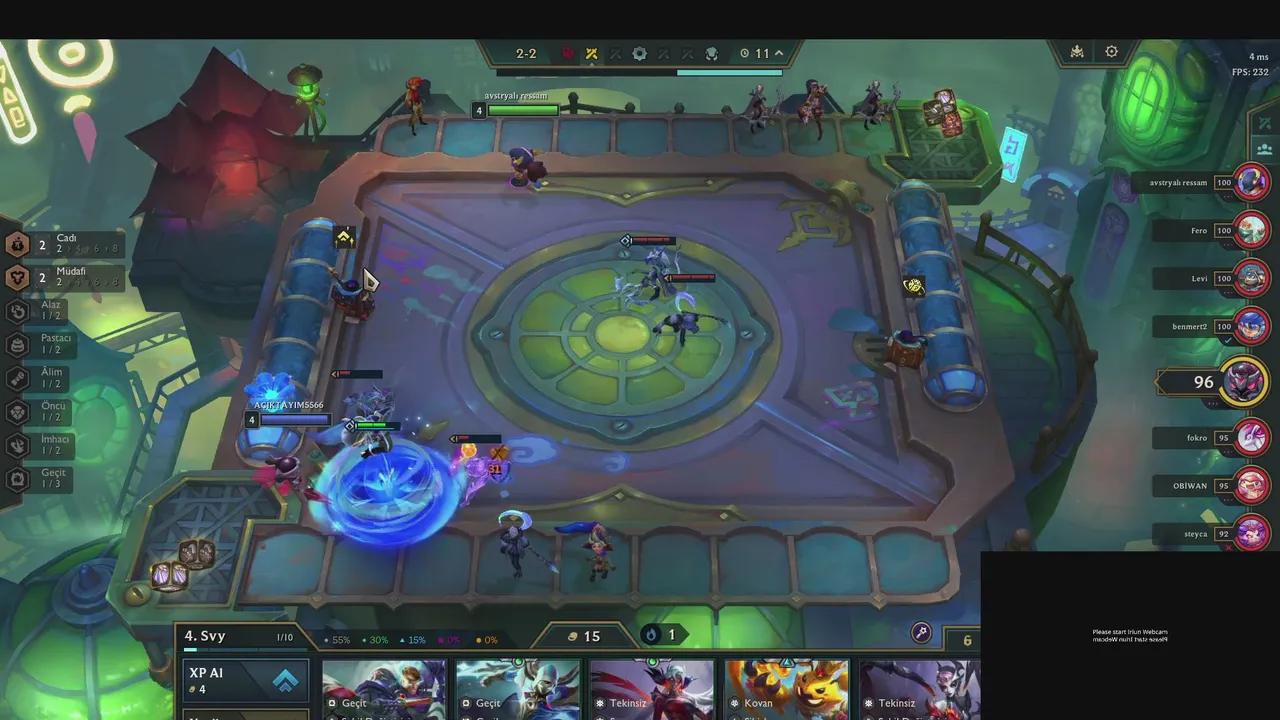Select the Müdafi trait icon

17,277
